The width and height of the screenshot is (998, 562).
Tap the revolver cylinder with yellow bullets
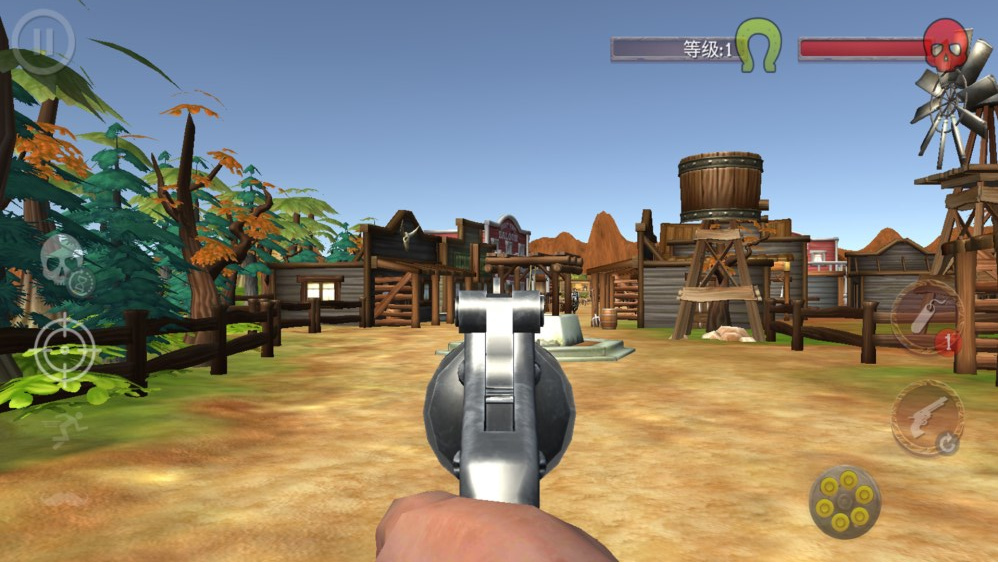845,501
